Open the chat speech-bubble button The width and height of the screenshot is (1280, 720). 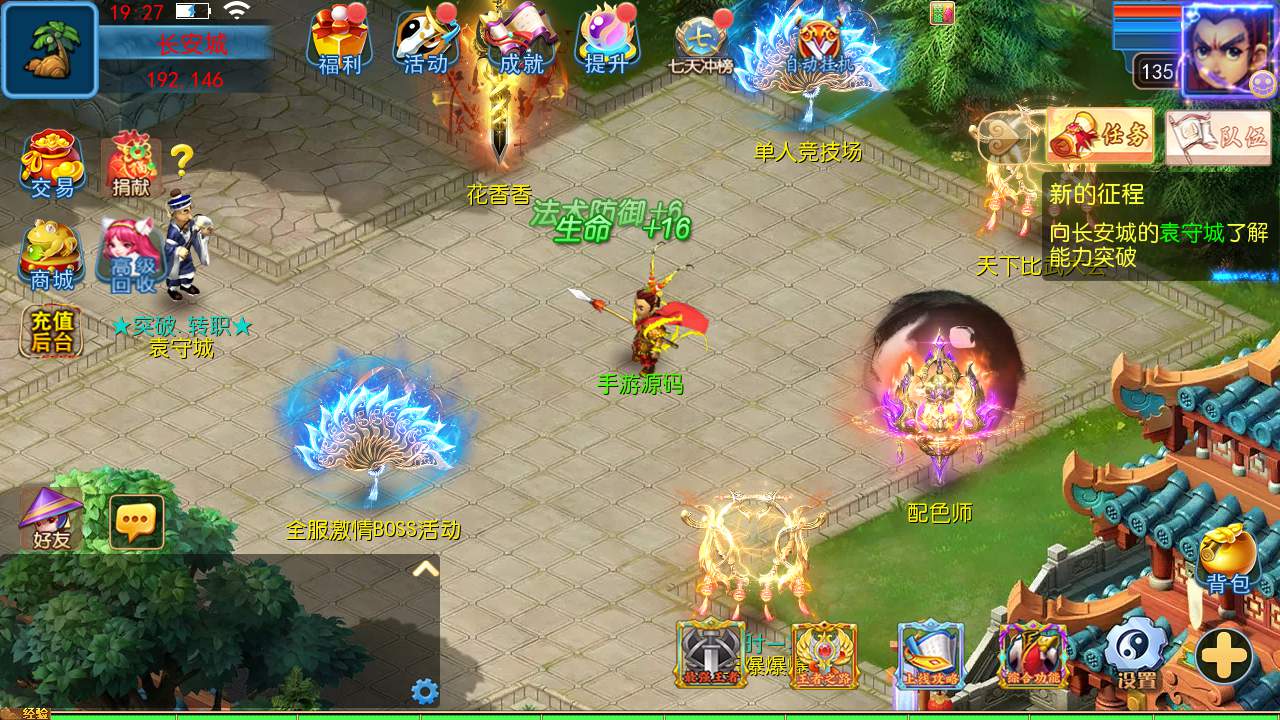pos(137,522)
